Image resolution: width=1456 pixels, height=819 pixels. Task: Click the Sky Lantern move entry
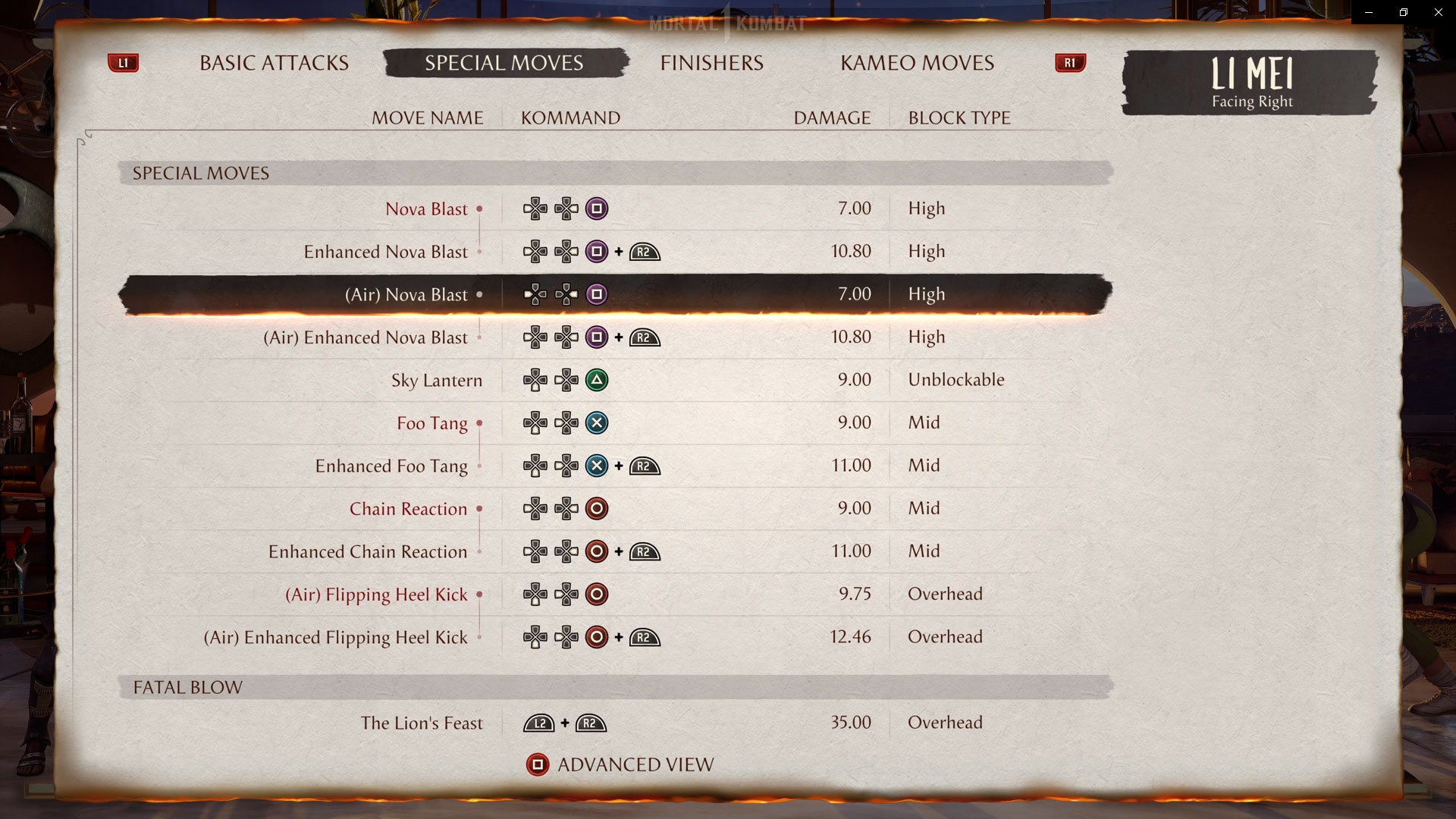click(438, 380)
